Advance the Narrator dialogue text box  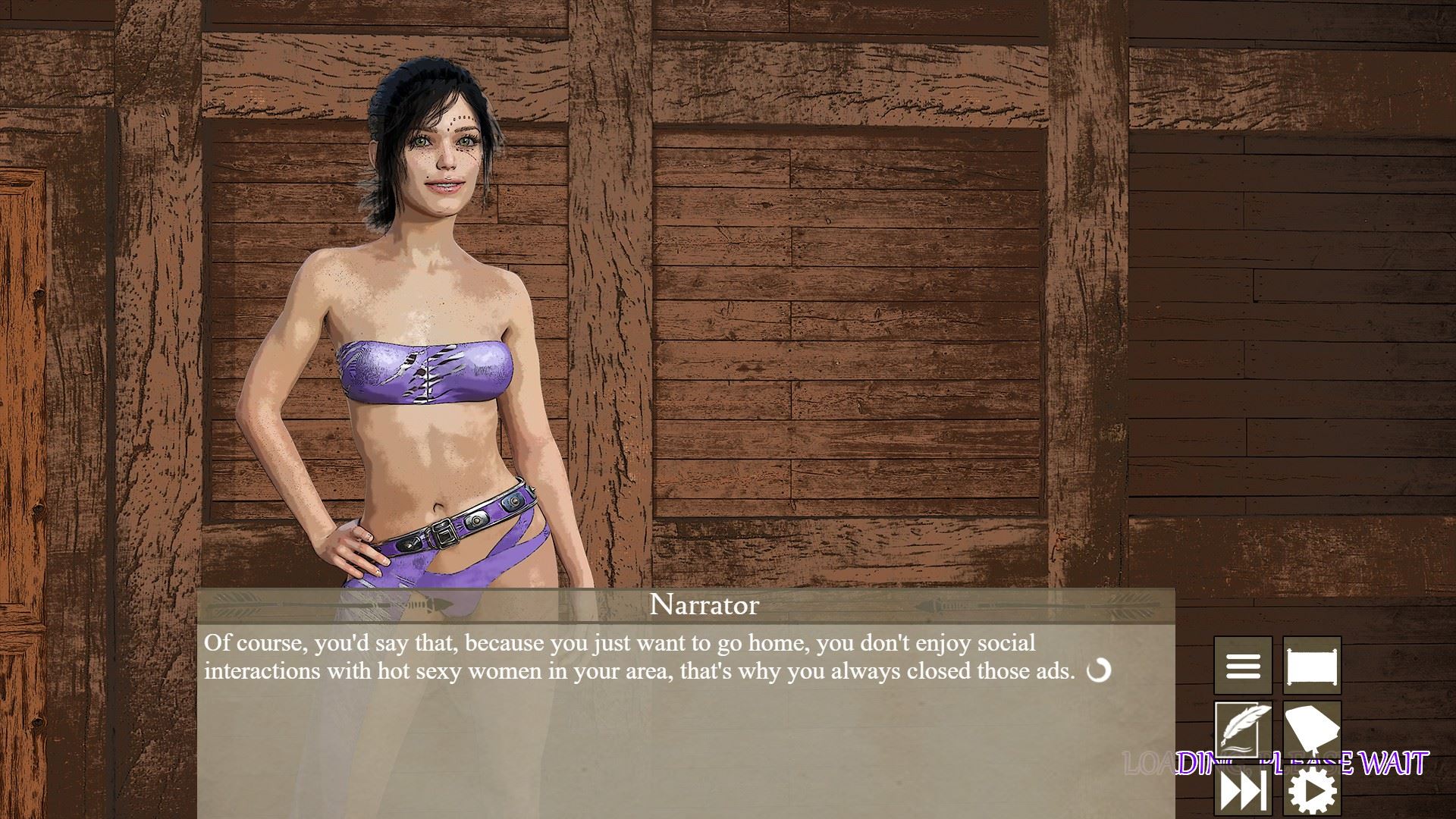tap(686, 720)
